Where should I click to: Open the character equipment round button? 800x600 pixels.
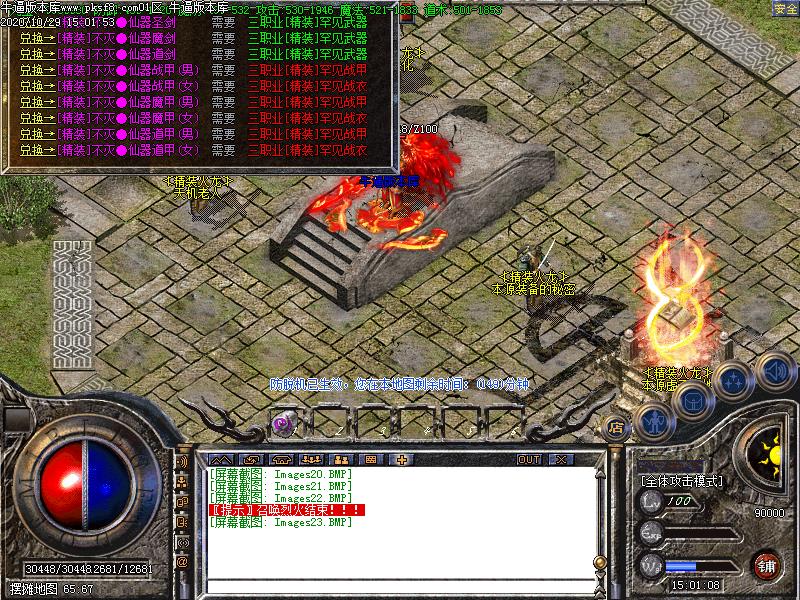click(654, 422)
